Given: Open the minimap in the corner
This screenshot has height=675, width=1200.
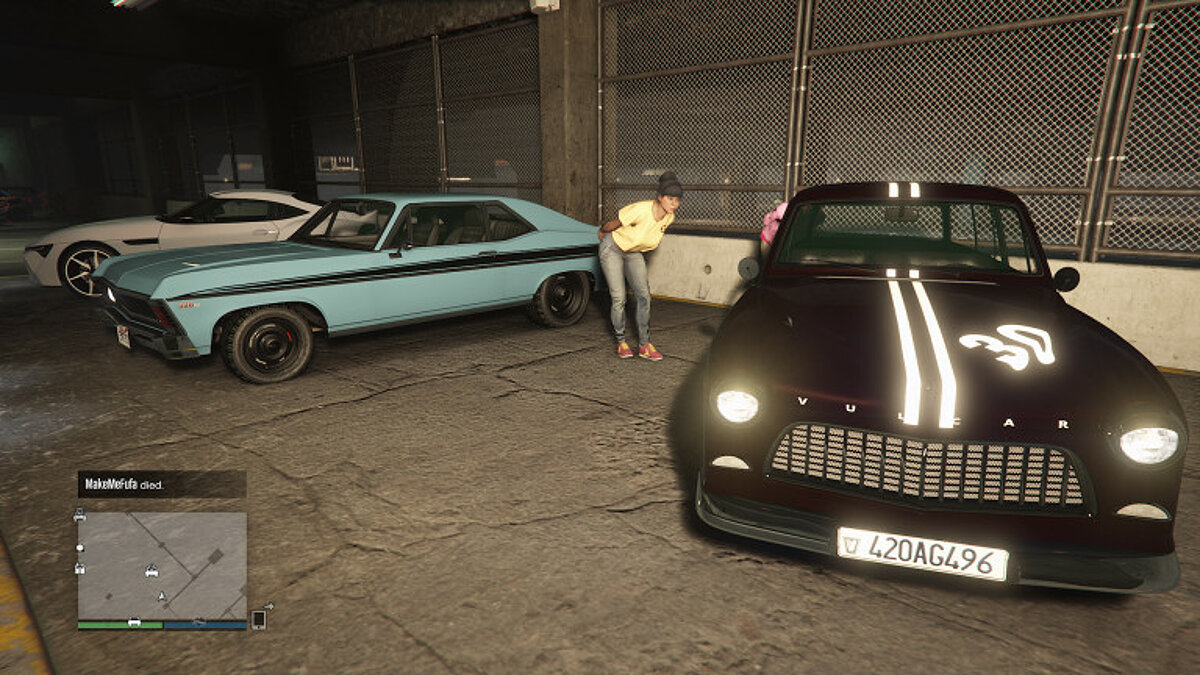Looking at the screenshot, I should tap(162, 565).
